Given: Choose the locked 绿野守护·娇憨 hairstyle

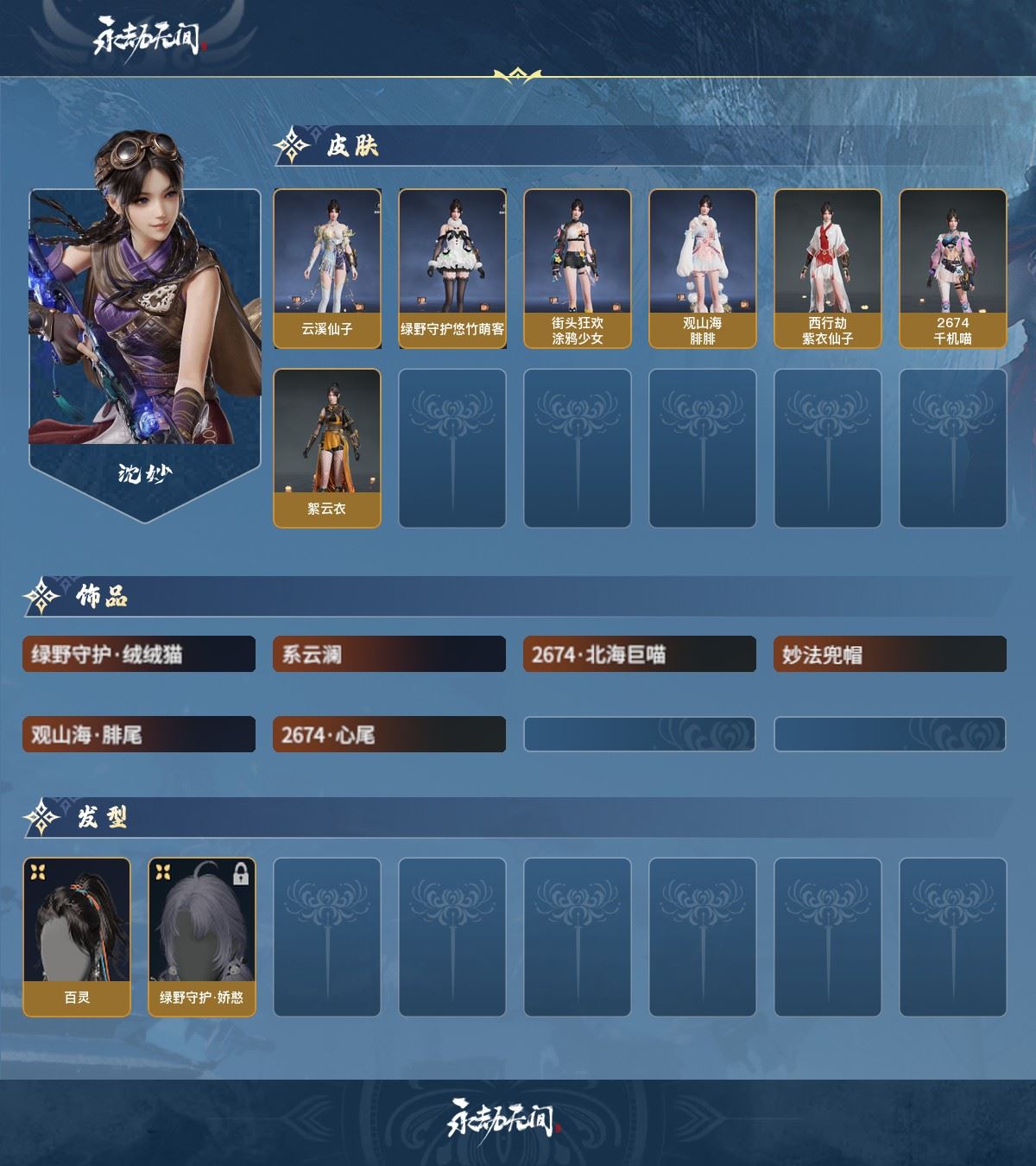Looking at the screenshot, I should (x=202, y=936).
